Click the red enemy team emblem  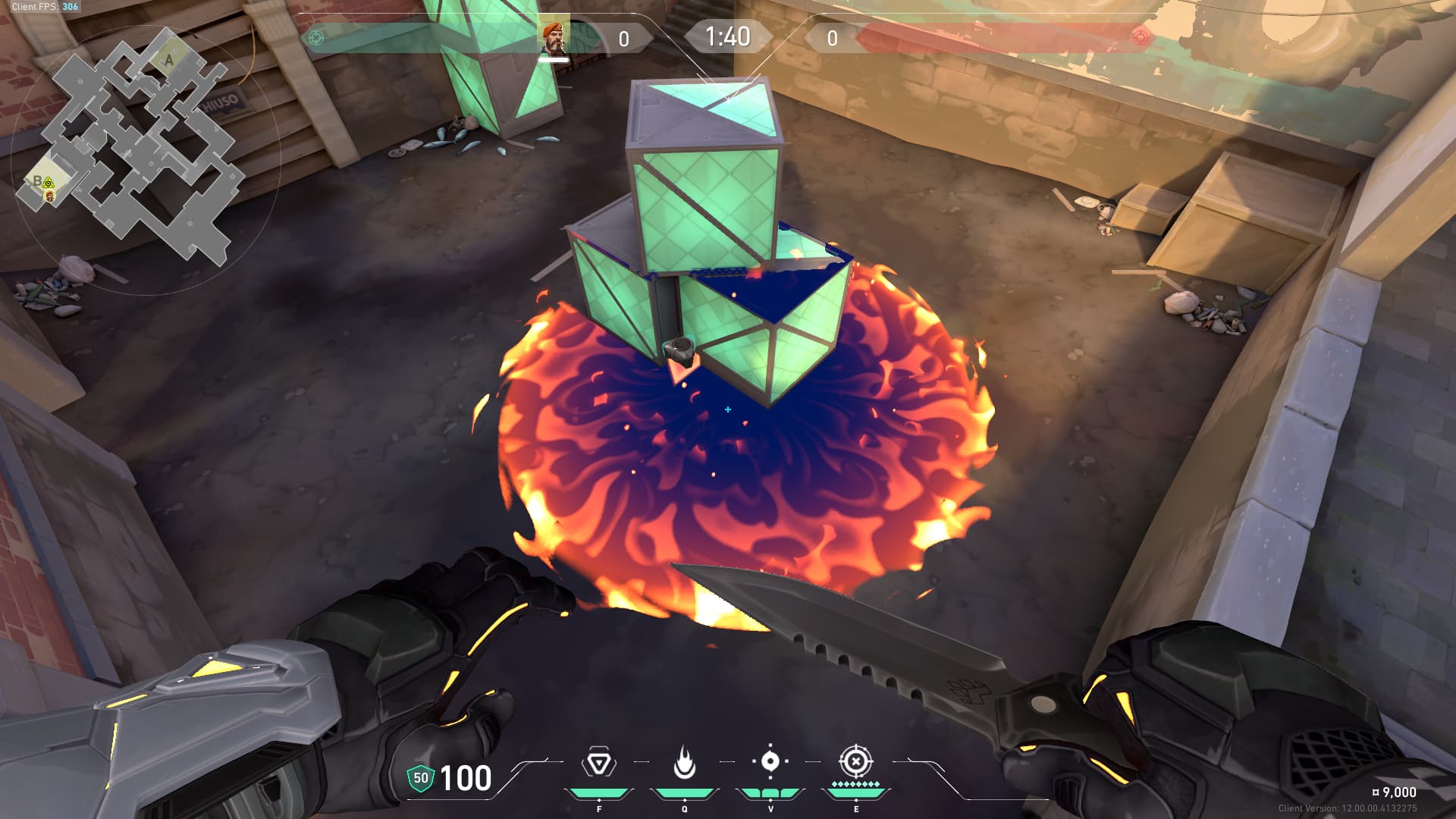[1139, 37]
